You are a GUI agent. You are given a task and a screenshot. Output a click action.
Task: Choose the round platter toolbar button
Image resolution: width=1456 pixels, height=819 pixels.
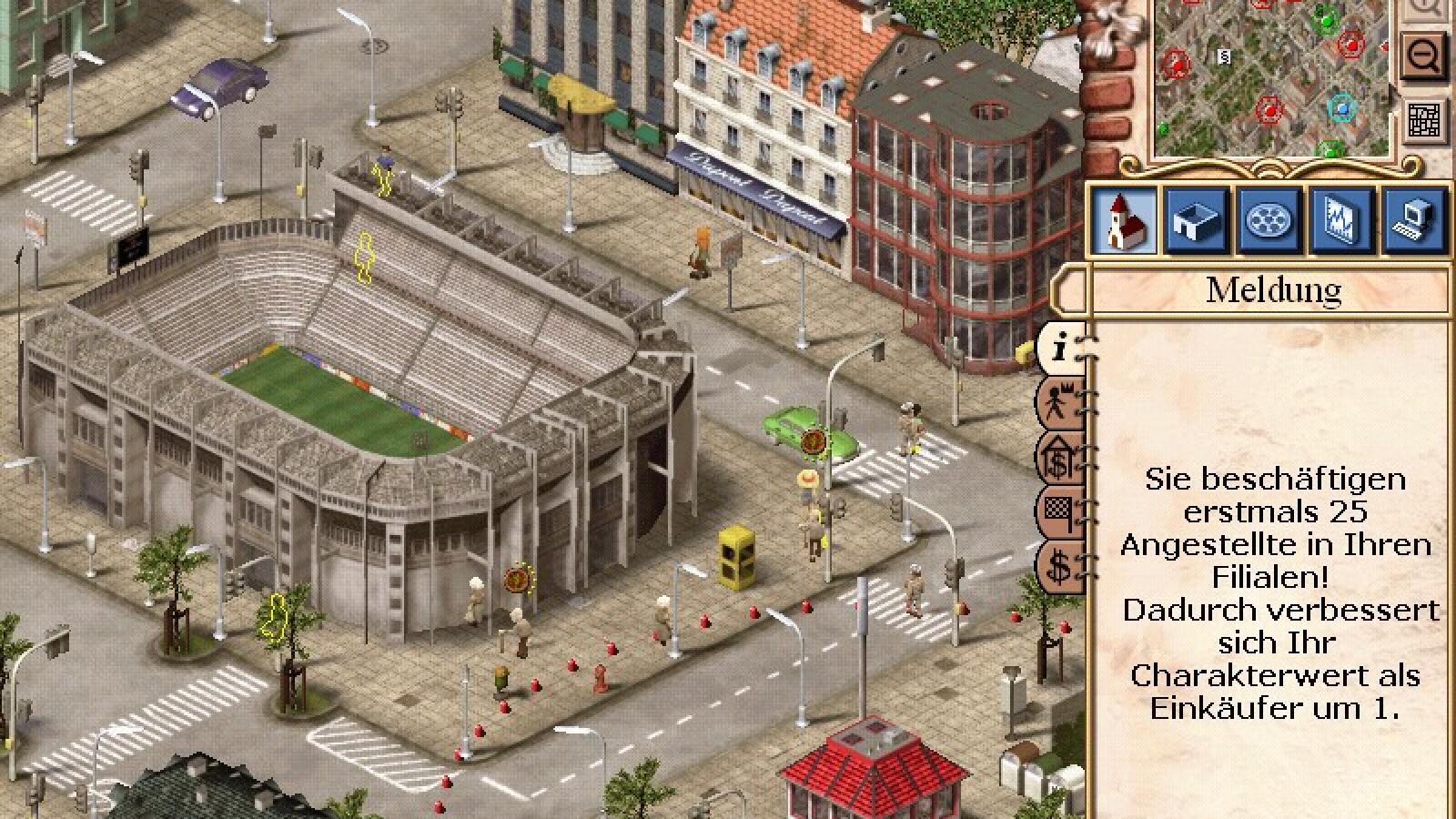1266,220
